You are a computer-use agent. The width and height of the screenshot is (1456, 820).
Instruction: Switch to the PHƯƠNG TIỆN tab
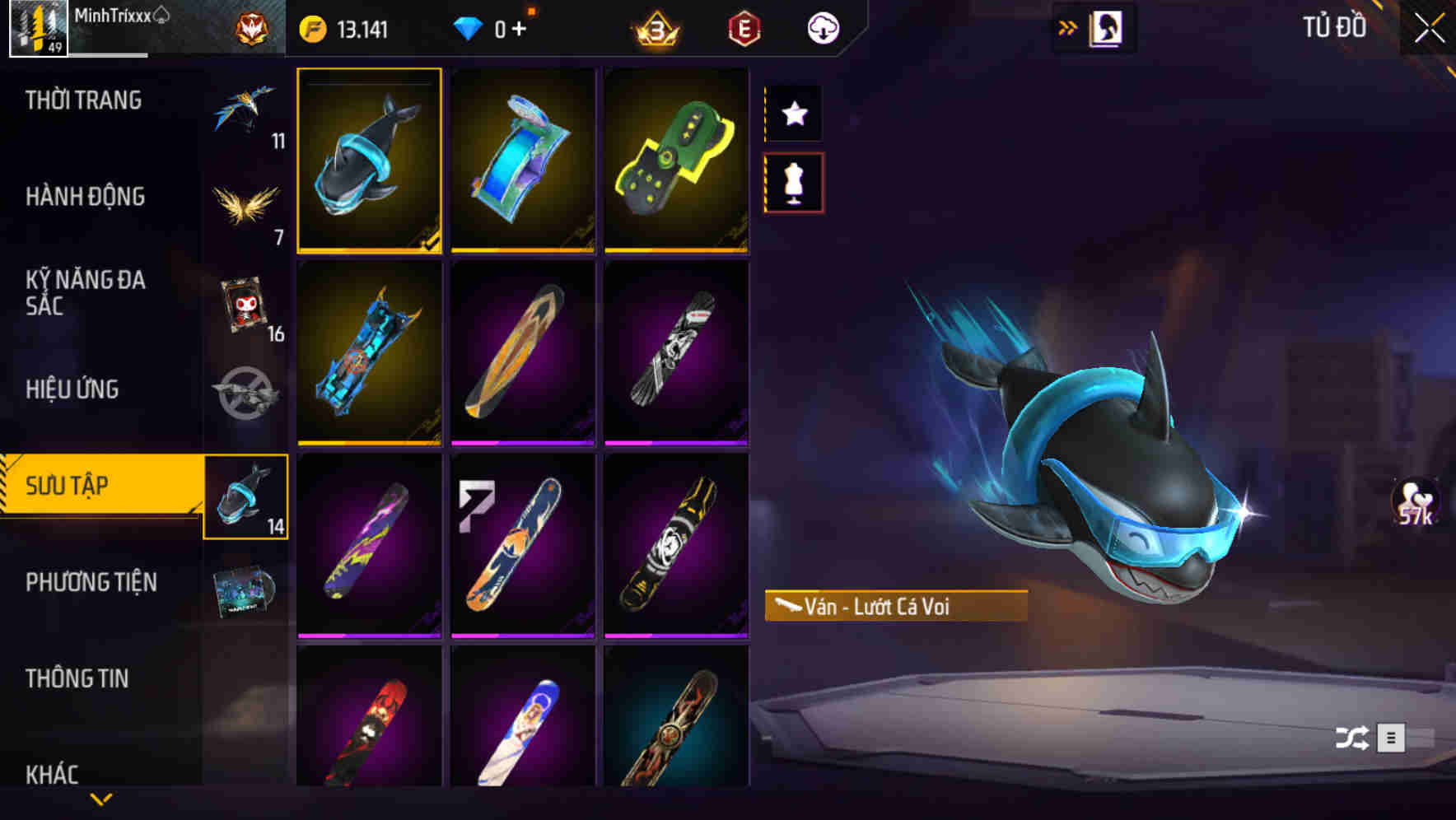(x=91, y=580)
